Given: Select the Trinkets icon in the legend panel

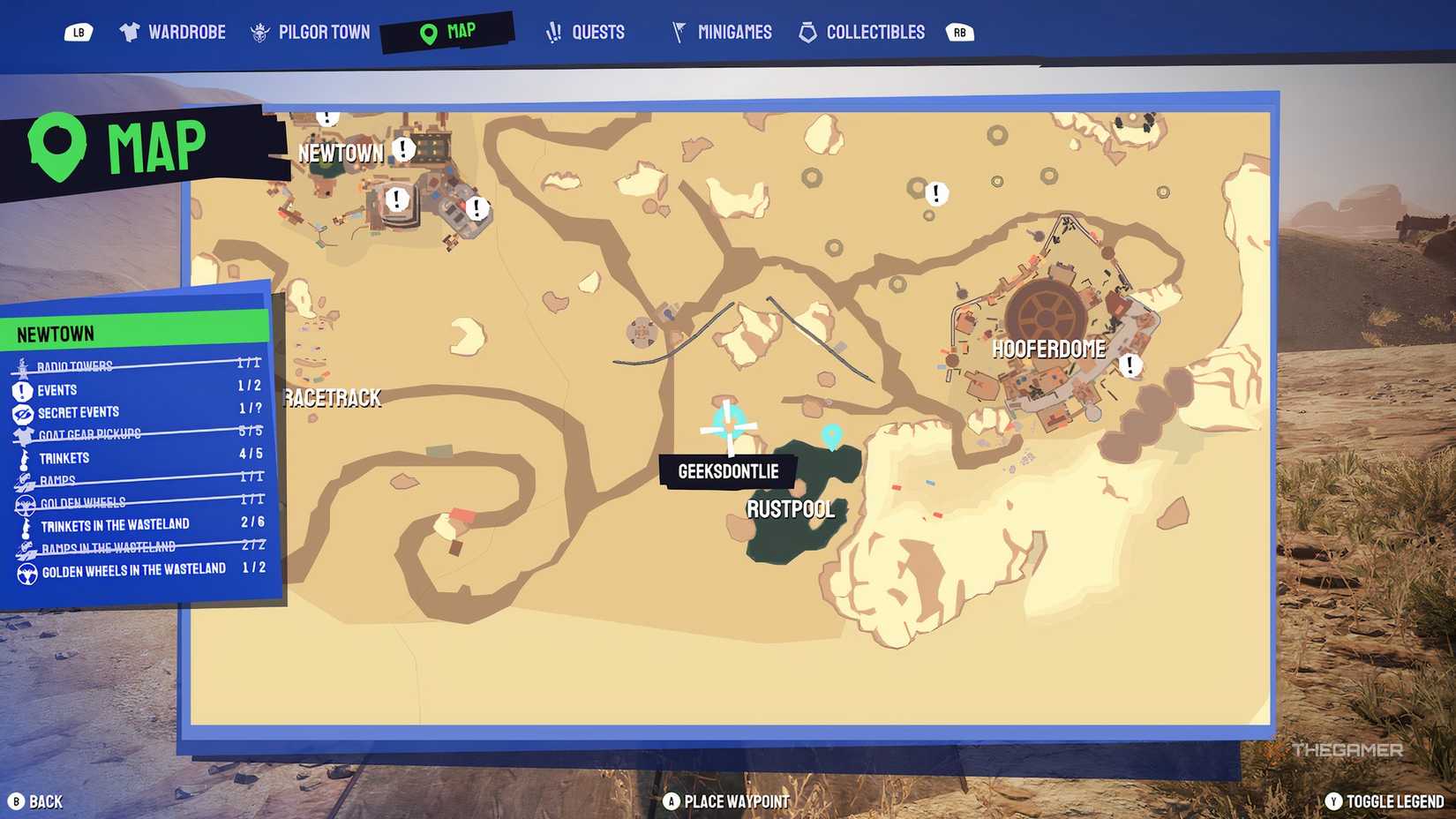Looking at the screenshot, I should [x=25, y=459].
